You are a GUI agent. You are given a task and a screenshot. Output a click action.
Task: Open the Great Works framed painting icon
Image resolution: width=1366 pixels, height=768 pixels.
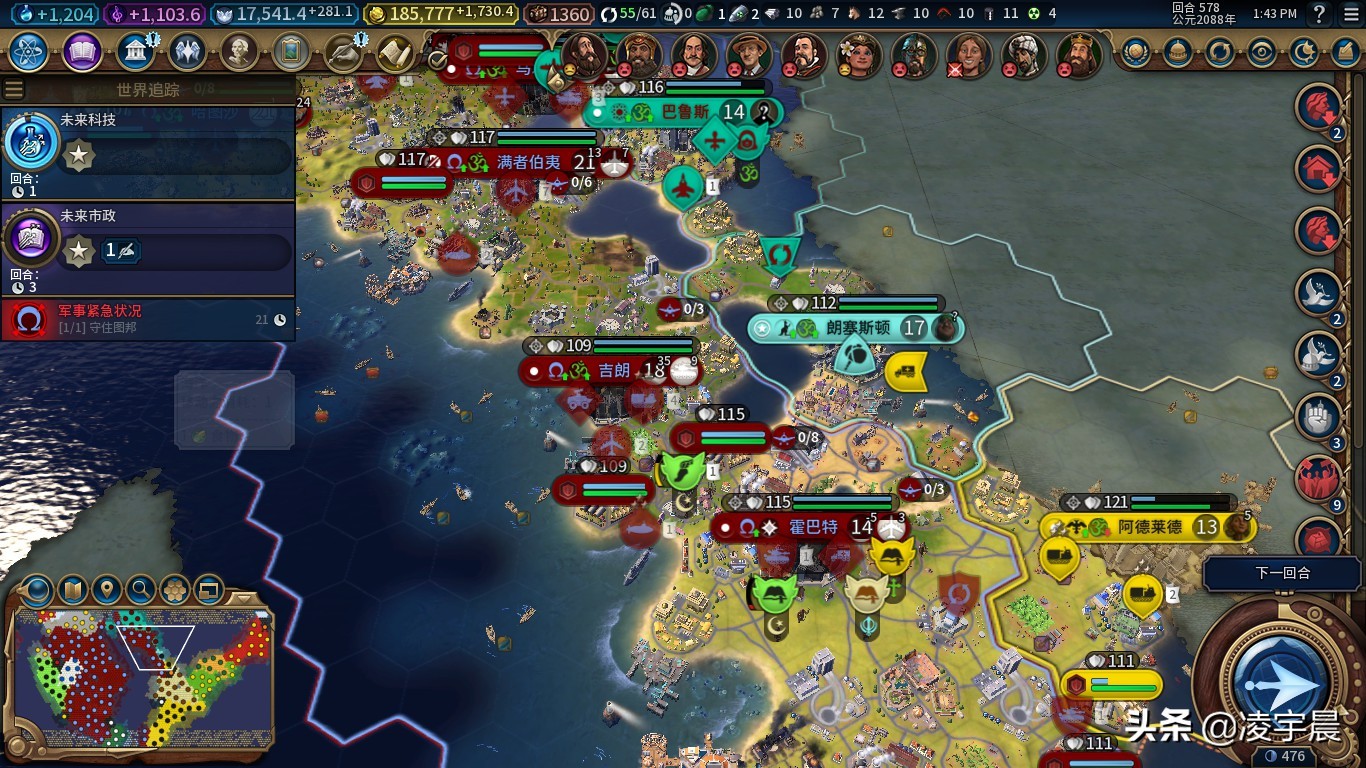[291, 52]
